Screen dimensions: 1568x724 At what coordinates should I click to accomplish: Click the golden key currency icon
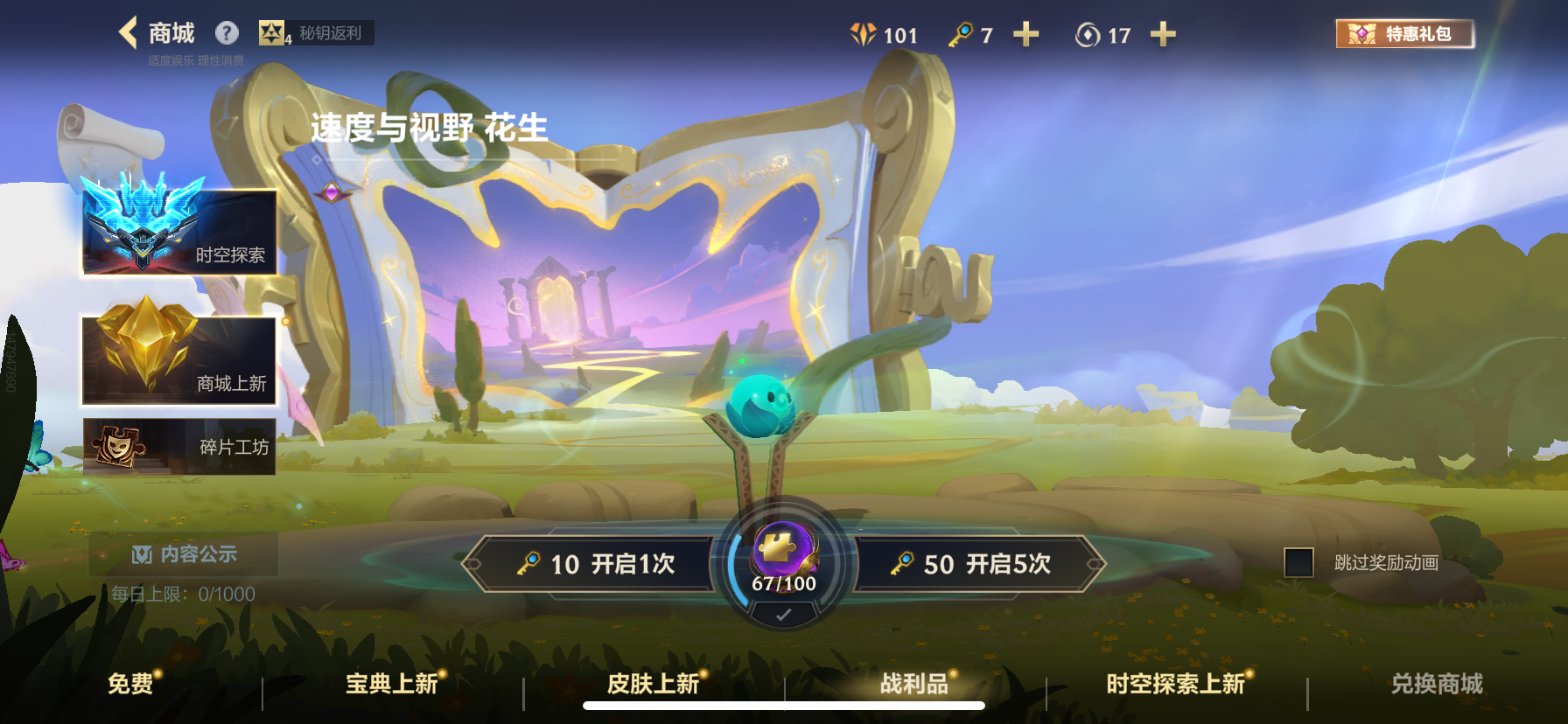click(x=962, y=35)
